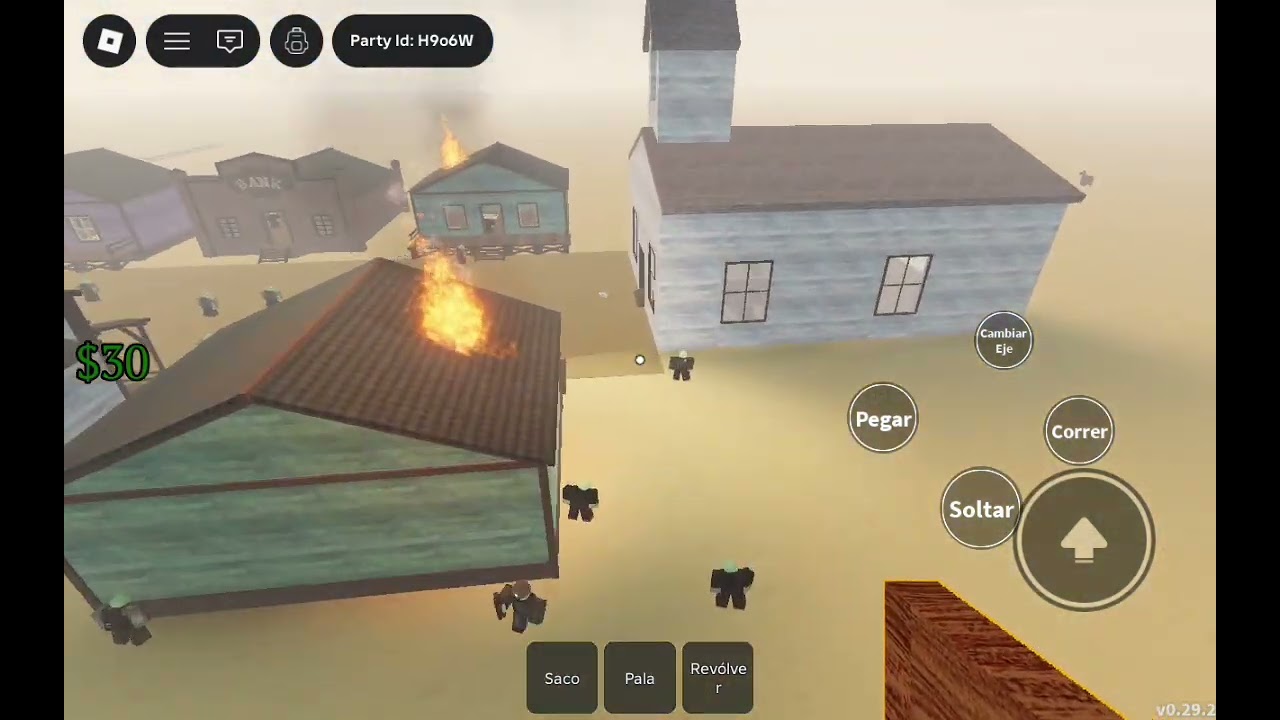The height and width of the screenshot is (720, 1280).
Task: Click the Party Id H9o6W label
Action: click(x=412, y=41)
